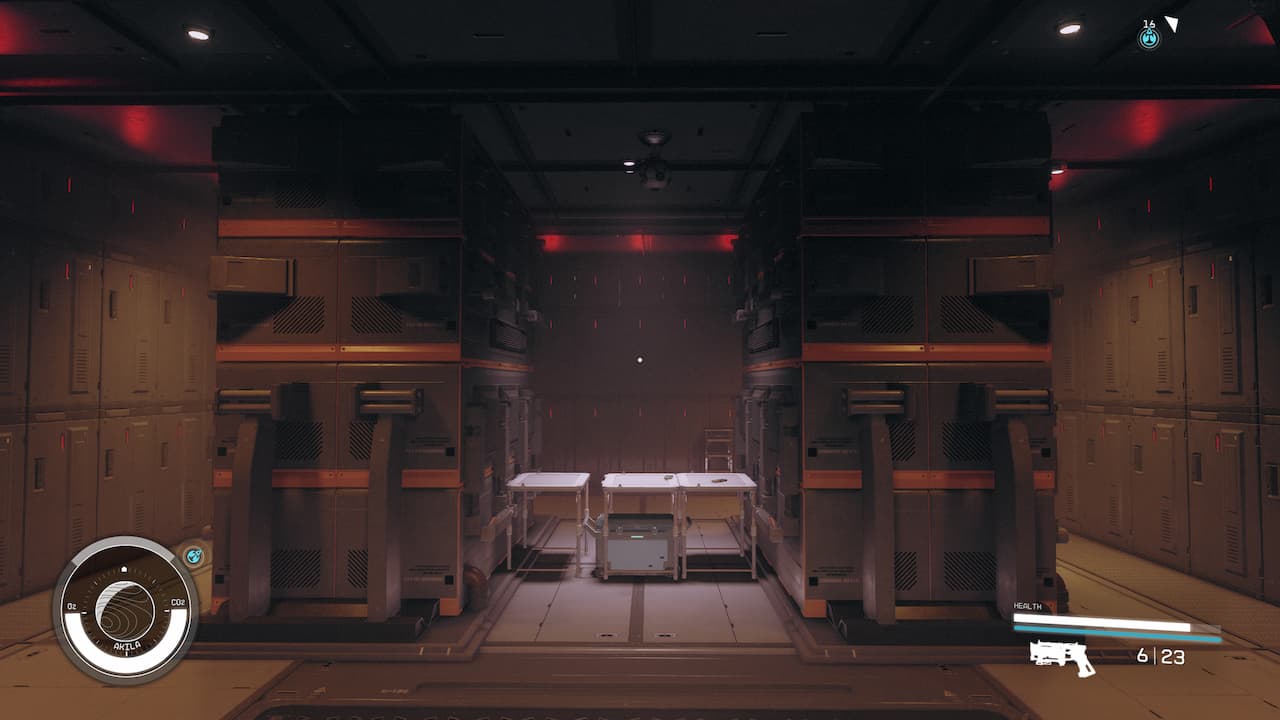Screen dimensions: 1280x720
Task: Click the HEALTH label above the health bar
Action: (x=1026, y=605)
